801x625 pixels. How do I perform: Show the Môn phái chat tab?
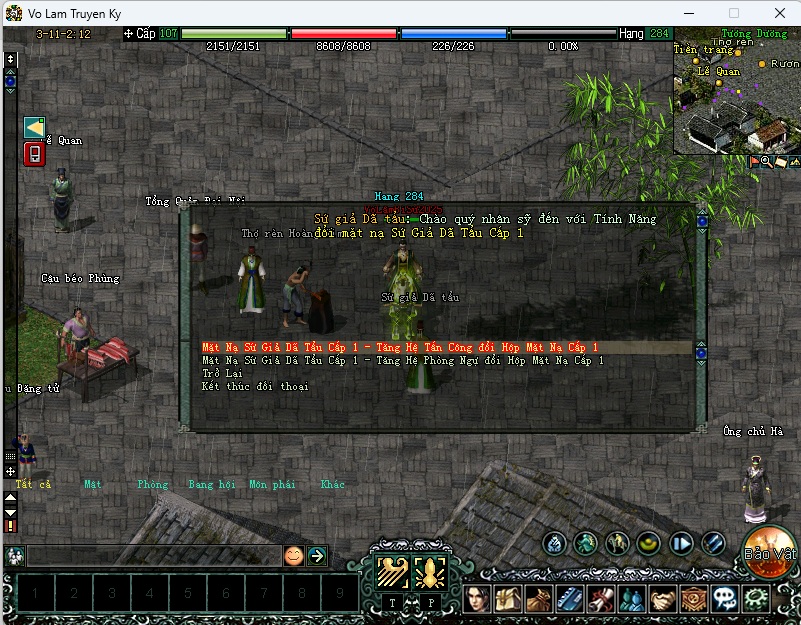coord(272,484)
